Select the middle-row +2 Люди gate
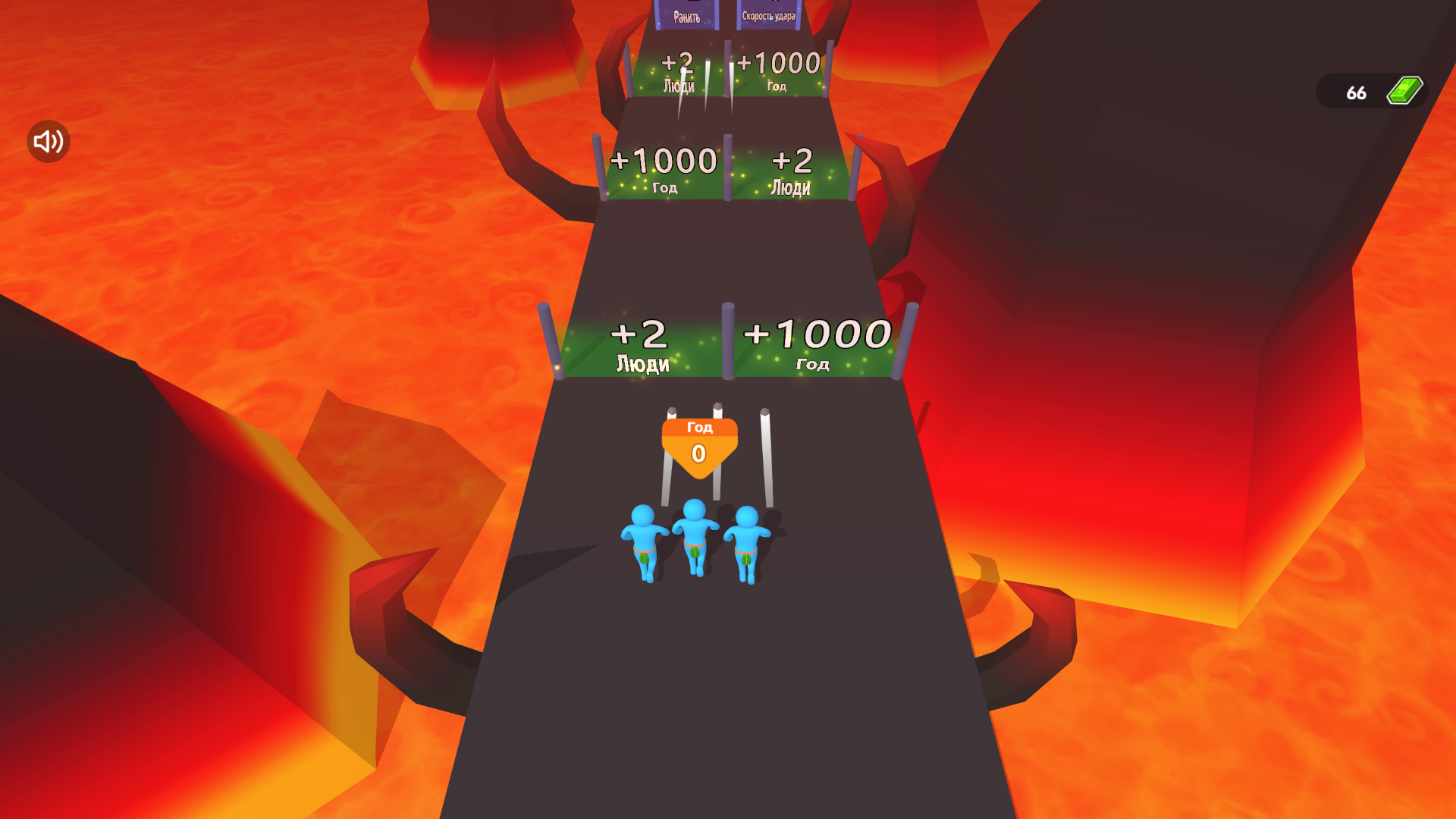Image resolution: width=1456 pixels, height=819 pixels. (x=791, y=171)
